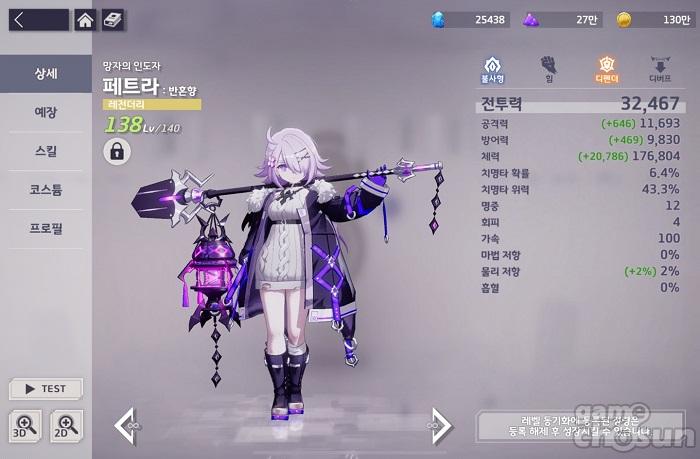Start the TEST mode
Viewport: 700px width, 459px height.
point(45,389)
